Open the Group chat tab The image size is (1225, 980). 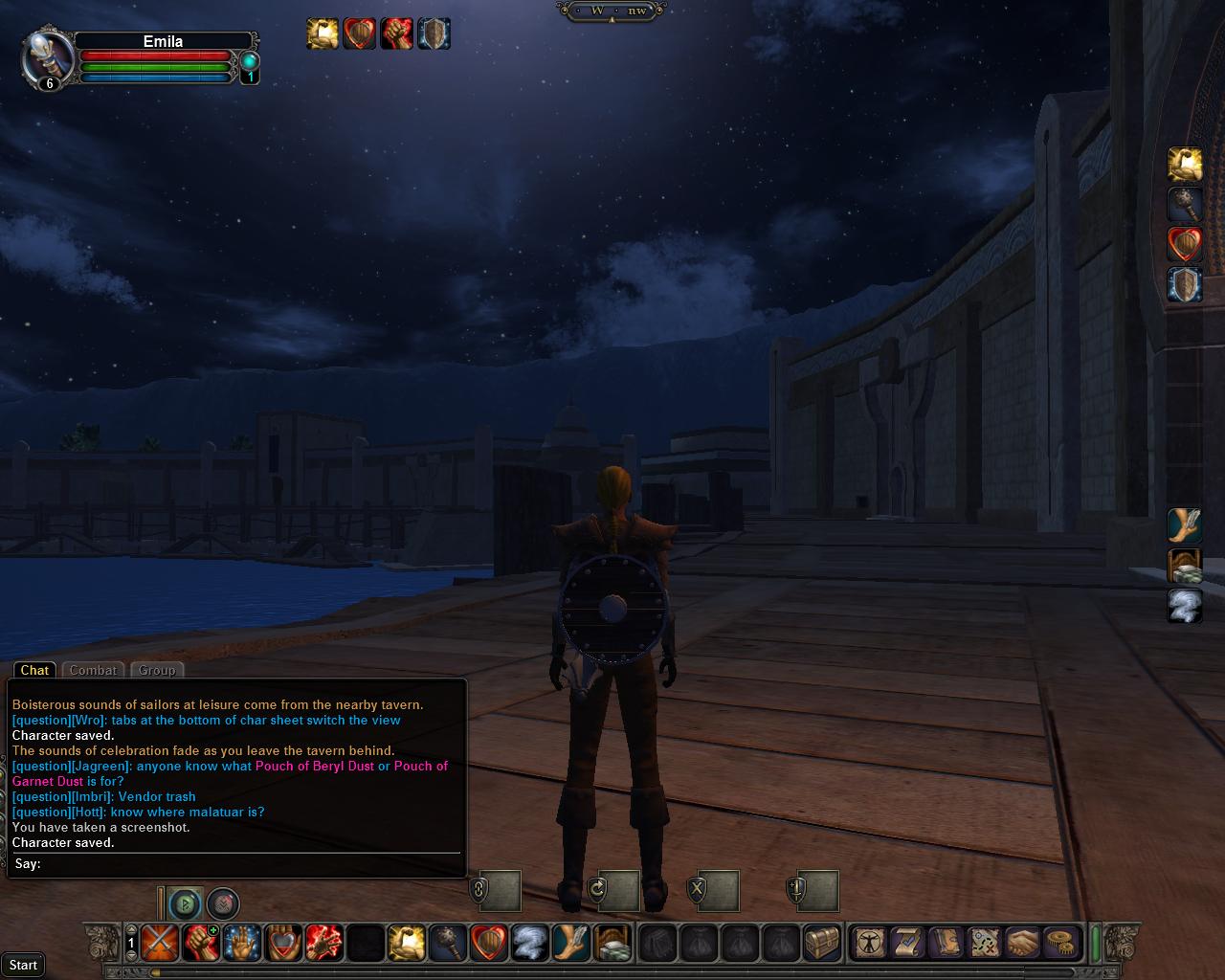(156, 670)
